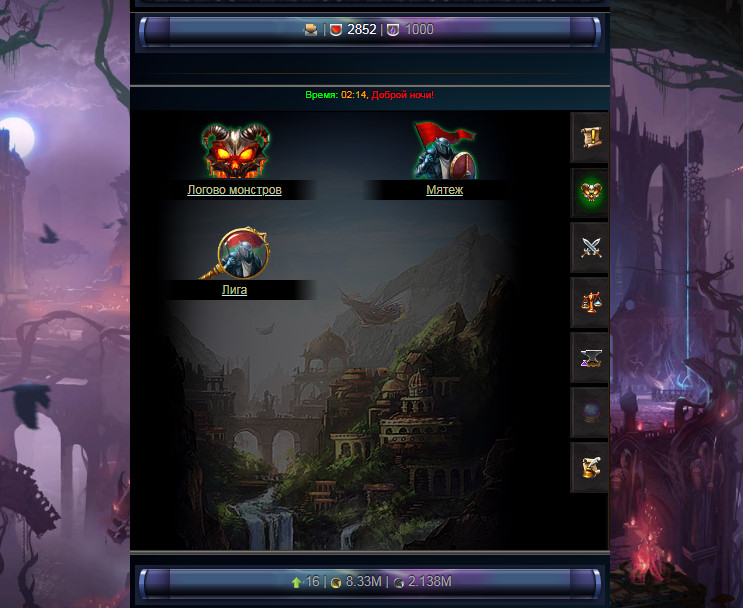Open the mail envelope icon in top bar

(311, 30)
